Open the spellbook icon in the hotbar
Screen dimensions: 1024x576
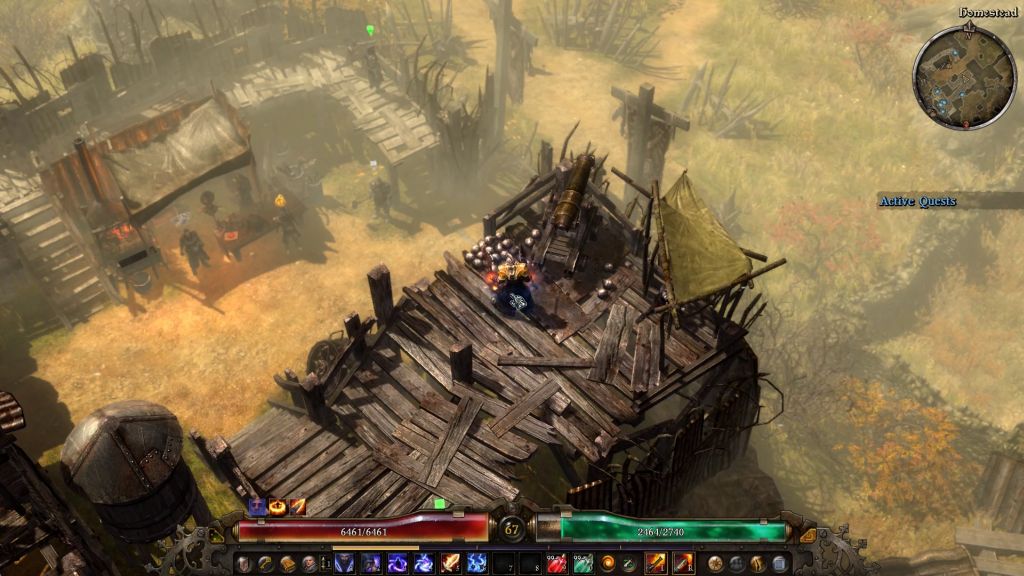[288, 564]
